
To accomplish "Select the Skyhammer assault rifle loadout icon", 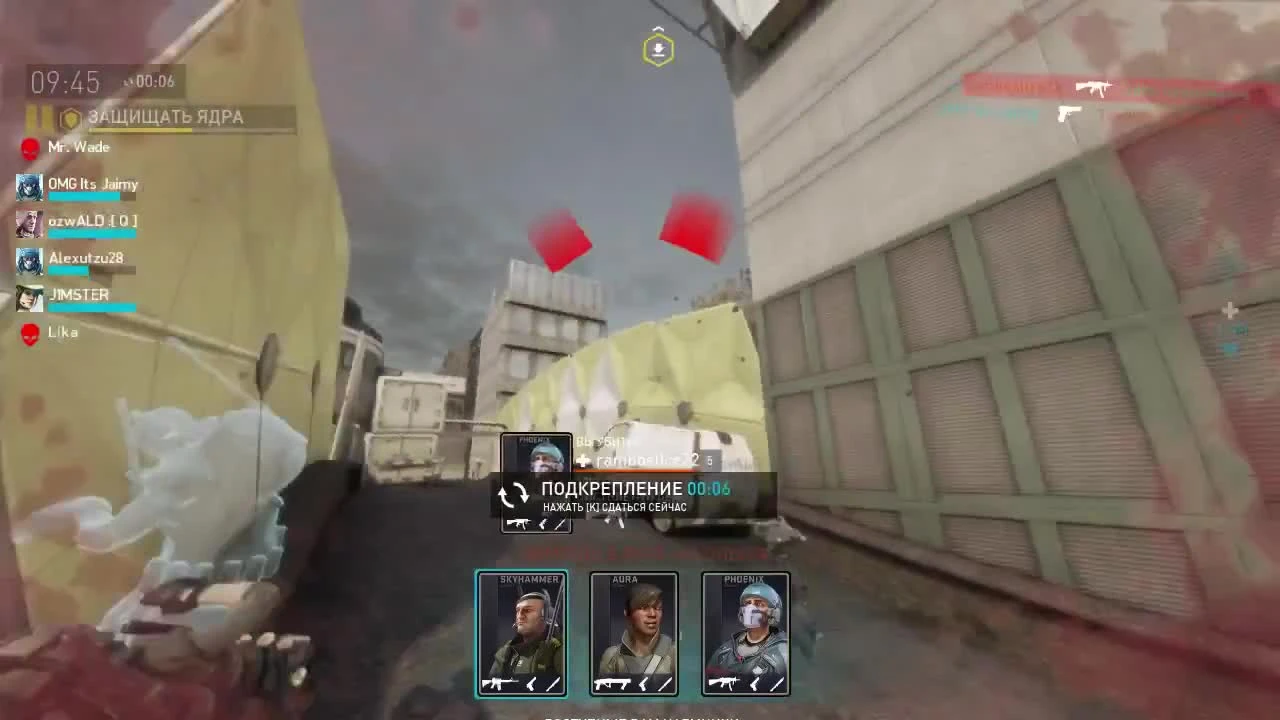I will point(497,684).
